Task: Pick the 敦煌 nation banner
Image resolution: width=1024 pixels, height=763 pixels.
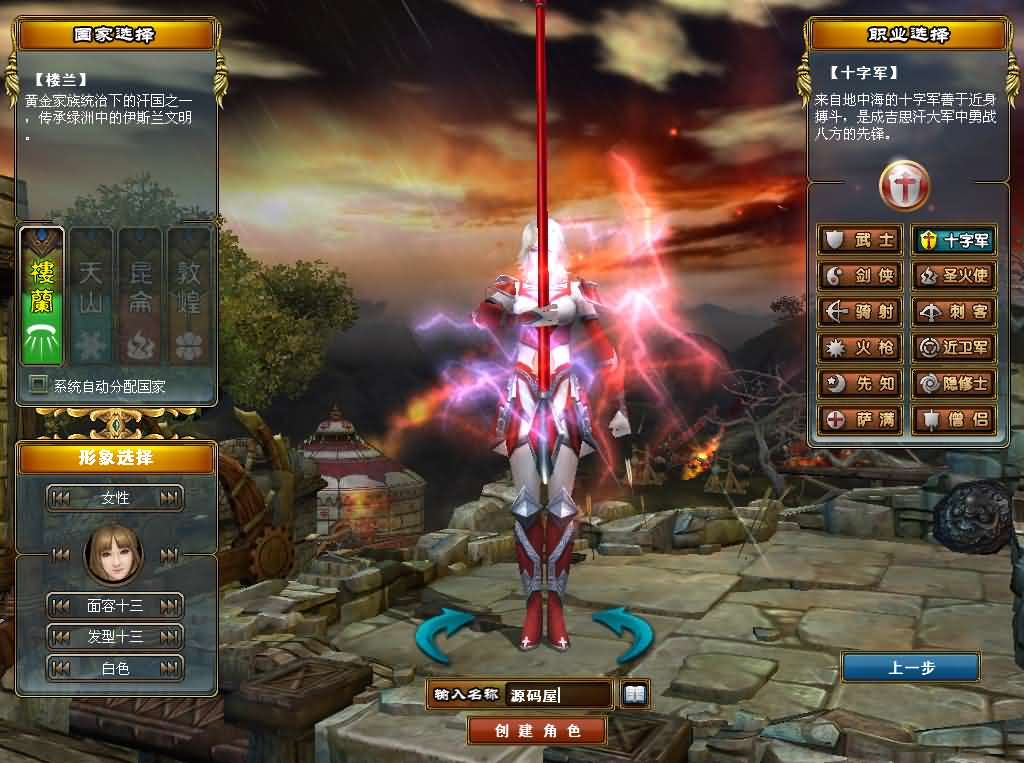Action: tap(189, 296)
